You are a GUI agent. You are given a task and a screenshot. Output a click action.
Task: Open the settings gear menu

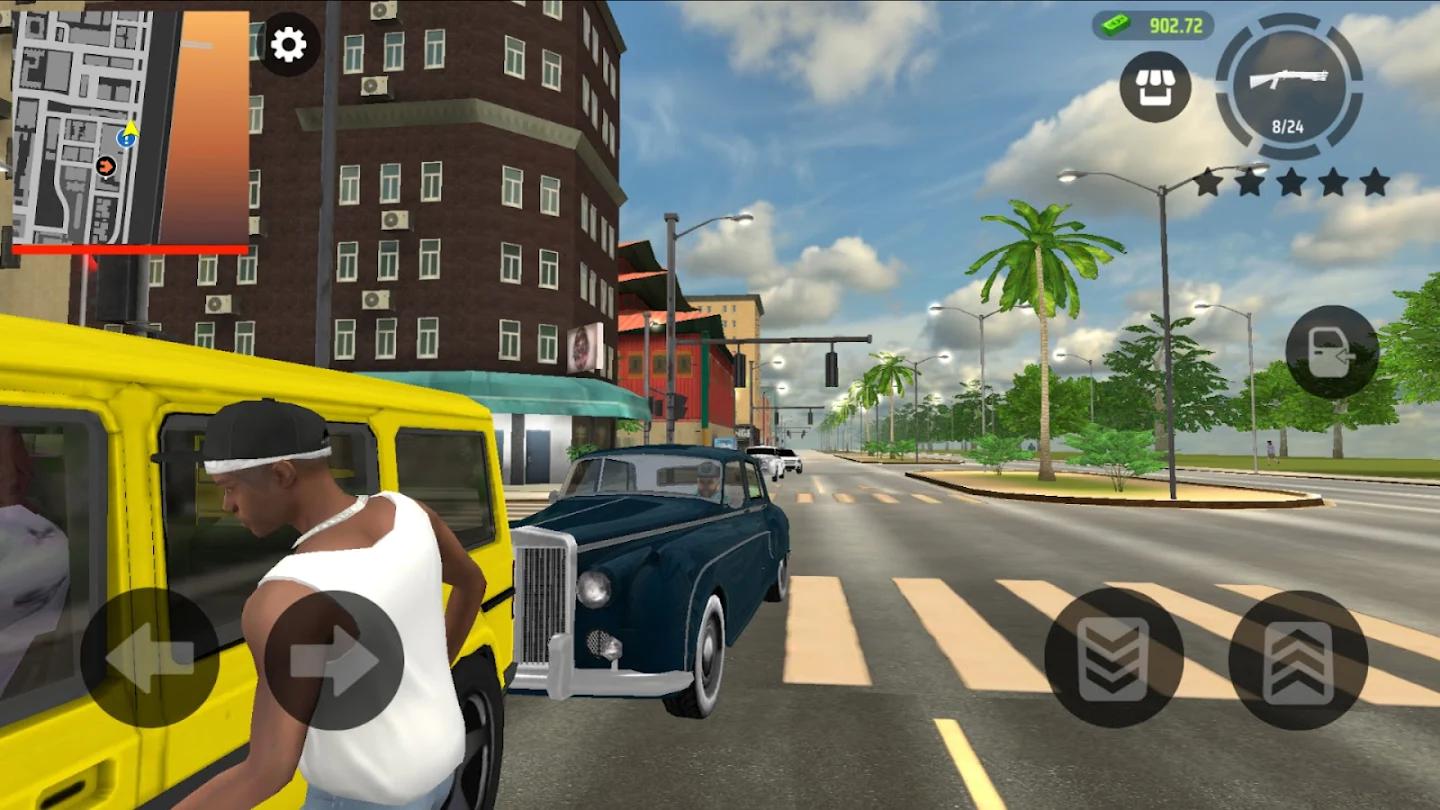[289, 45]
